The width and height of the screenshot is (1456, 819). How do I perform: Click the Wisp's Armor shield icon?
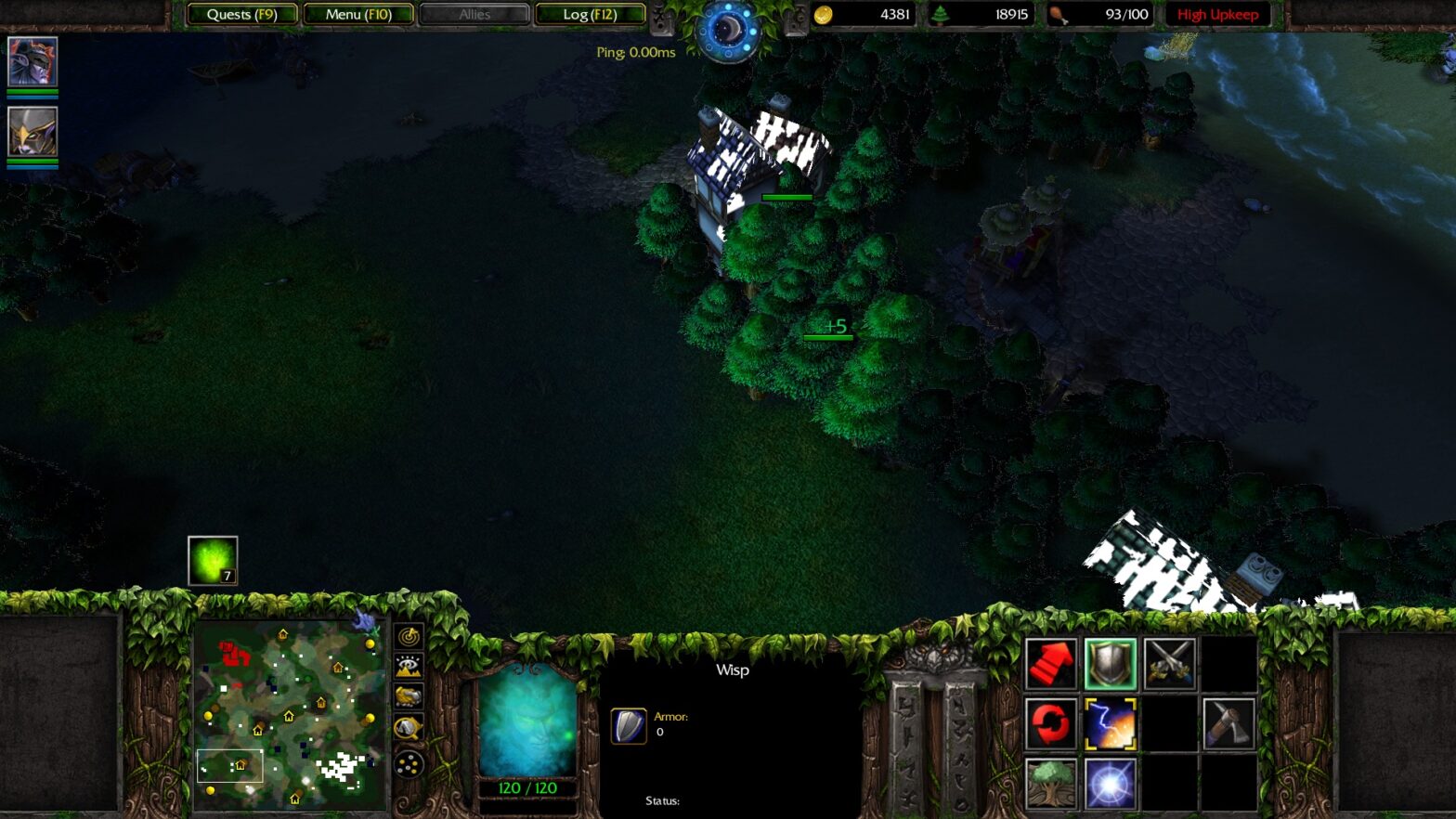630,725
